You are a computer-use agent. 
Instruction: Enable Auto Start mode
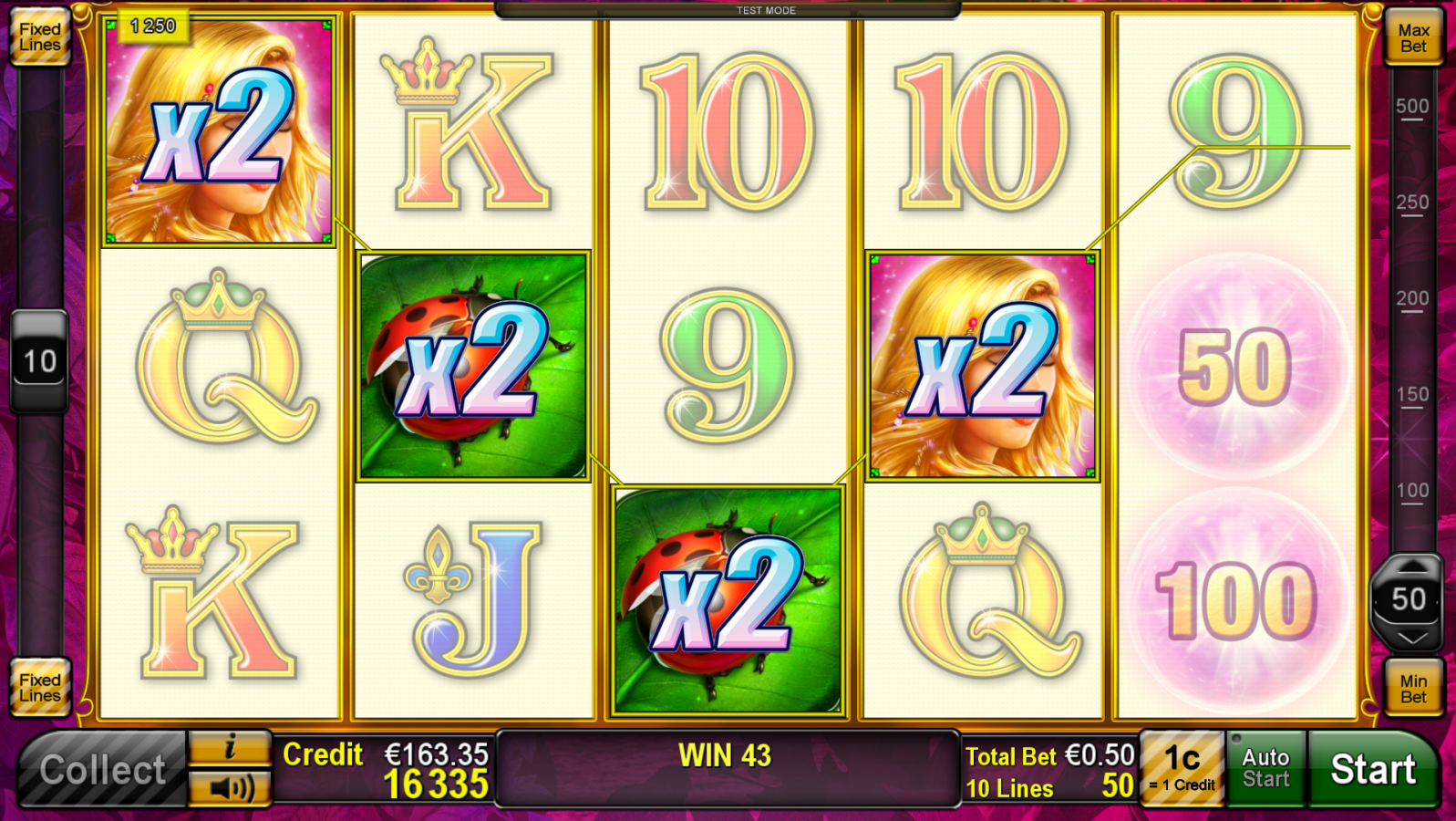(x=1265, y=769)
